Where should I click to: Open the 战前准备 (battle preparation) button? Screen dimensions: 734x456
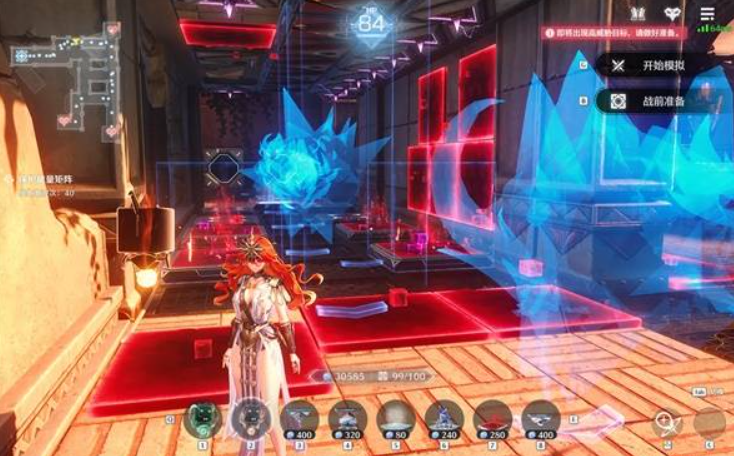coord(655,101)
